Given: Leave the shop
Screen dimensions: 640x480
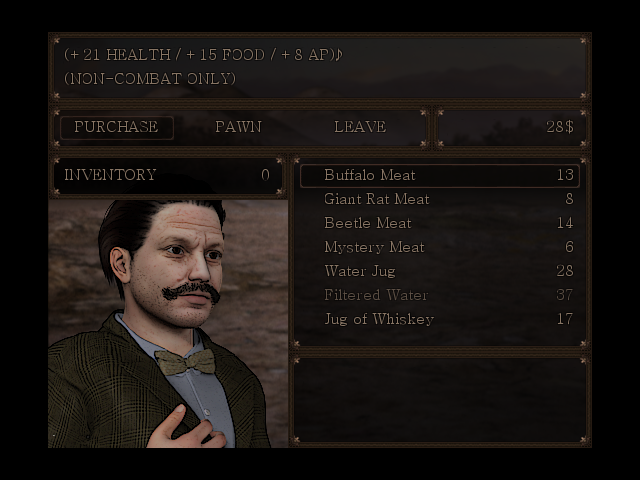Looking at the screenshot, I should pos(359,127).
